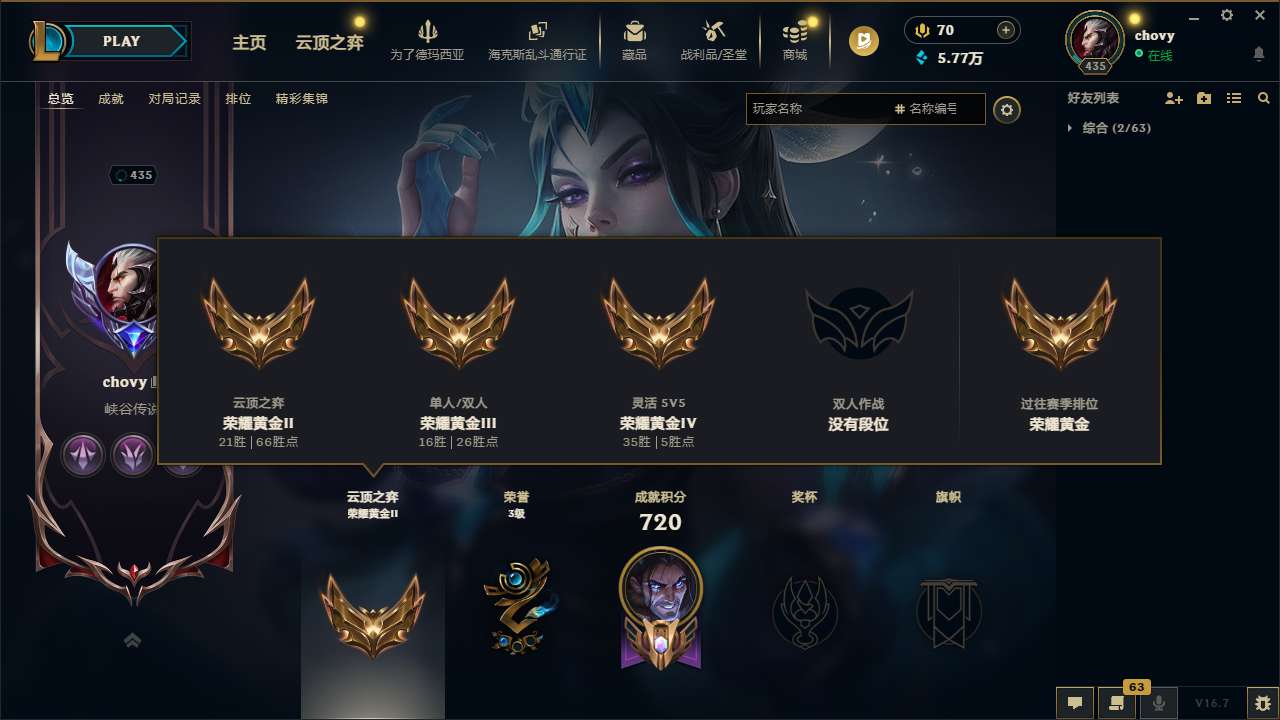Click the PLAY button
1280x720 pixels.
pyautogui.click(x=122, y=41)
